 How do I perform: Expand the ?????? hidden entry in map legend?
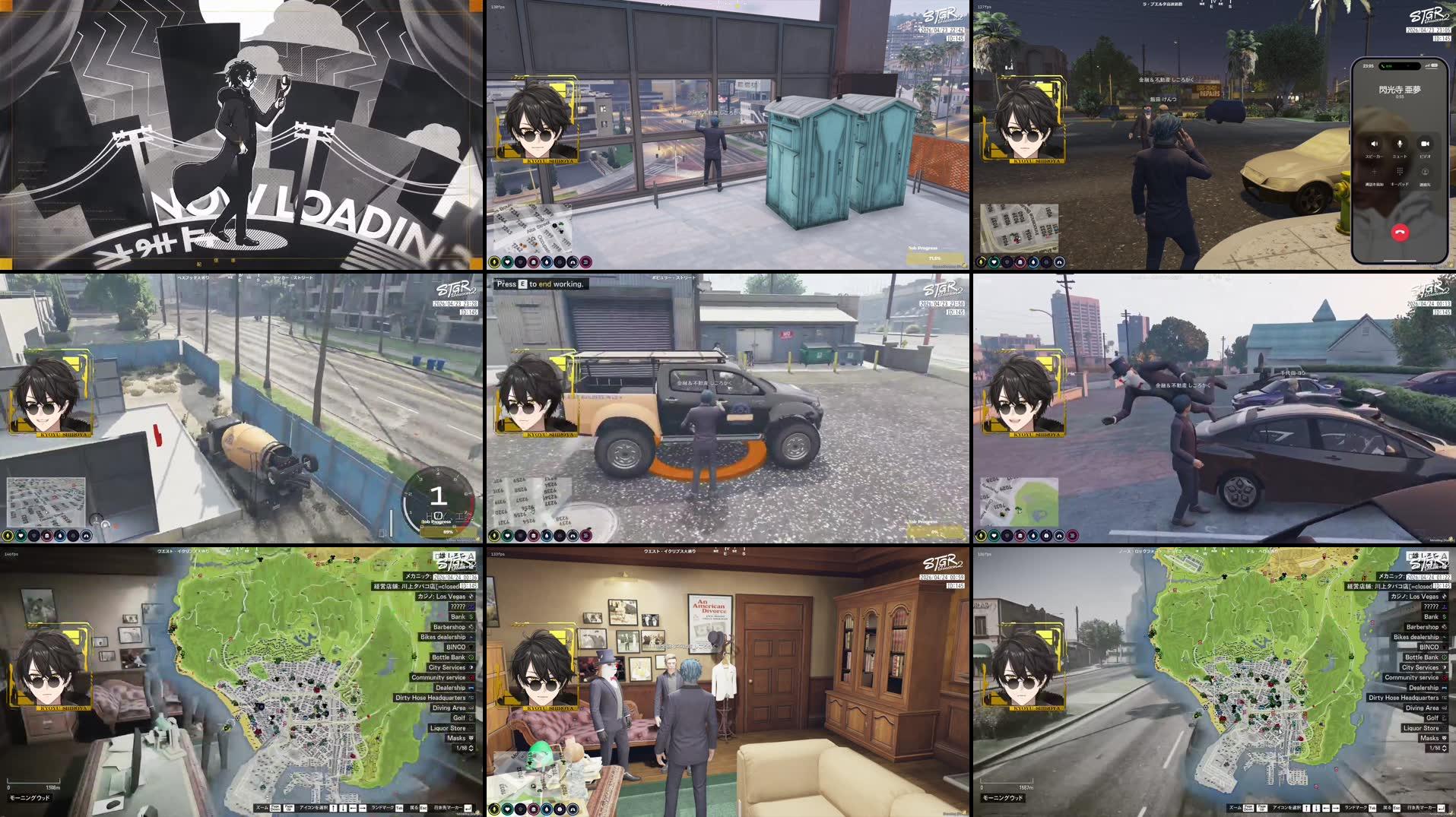tap(1432, 606)
